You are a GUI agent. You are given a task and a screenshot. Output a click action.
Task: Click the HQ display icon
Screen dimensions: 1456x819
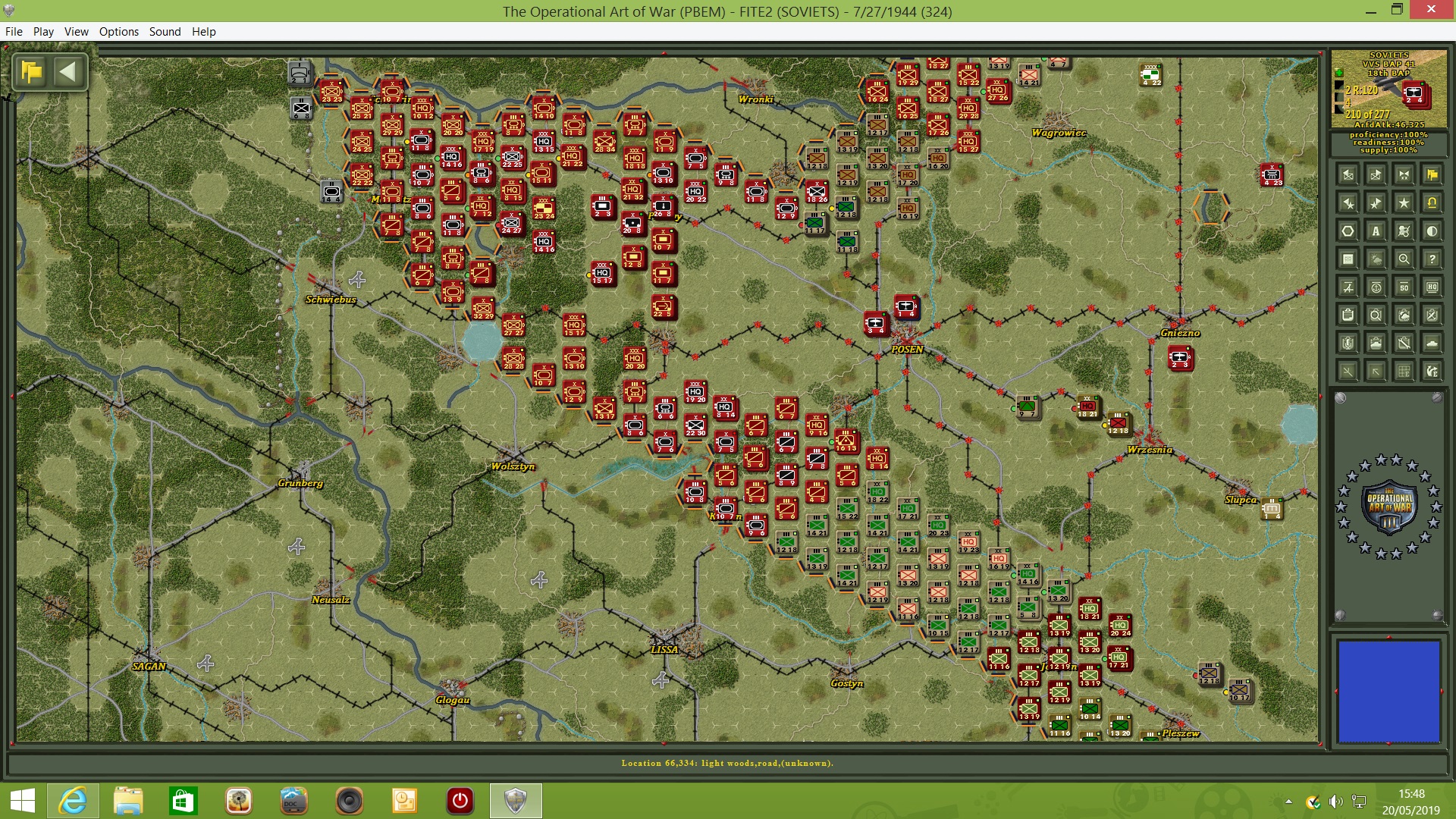point(1432,287)
